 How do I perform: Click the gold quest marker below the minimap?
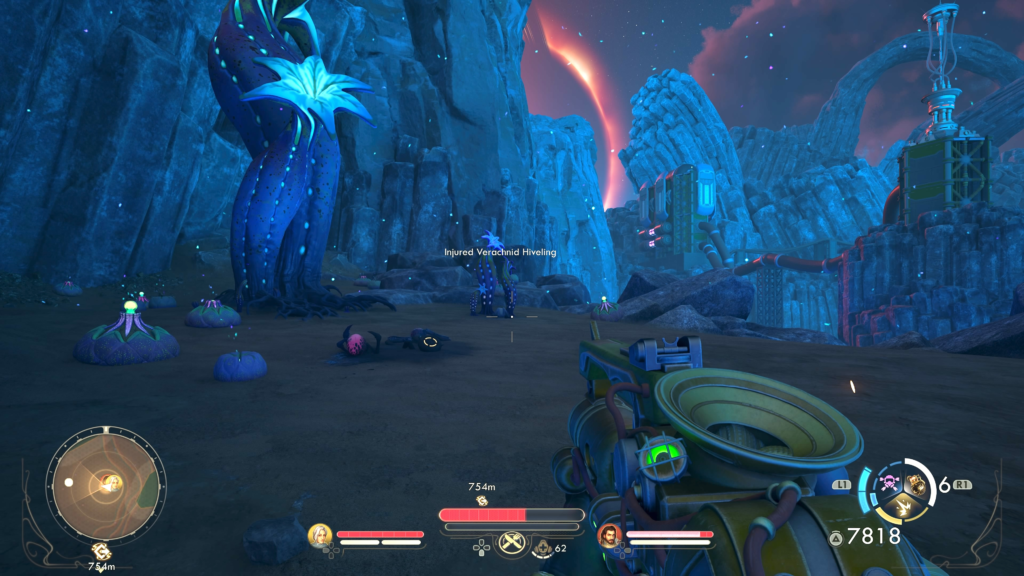(x=100, y=550)
